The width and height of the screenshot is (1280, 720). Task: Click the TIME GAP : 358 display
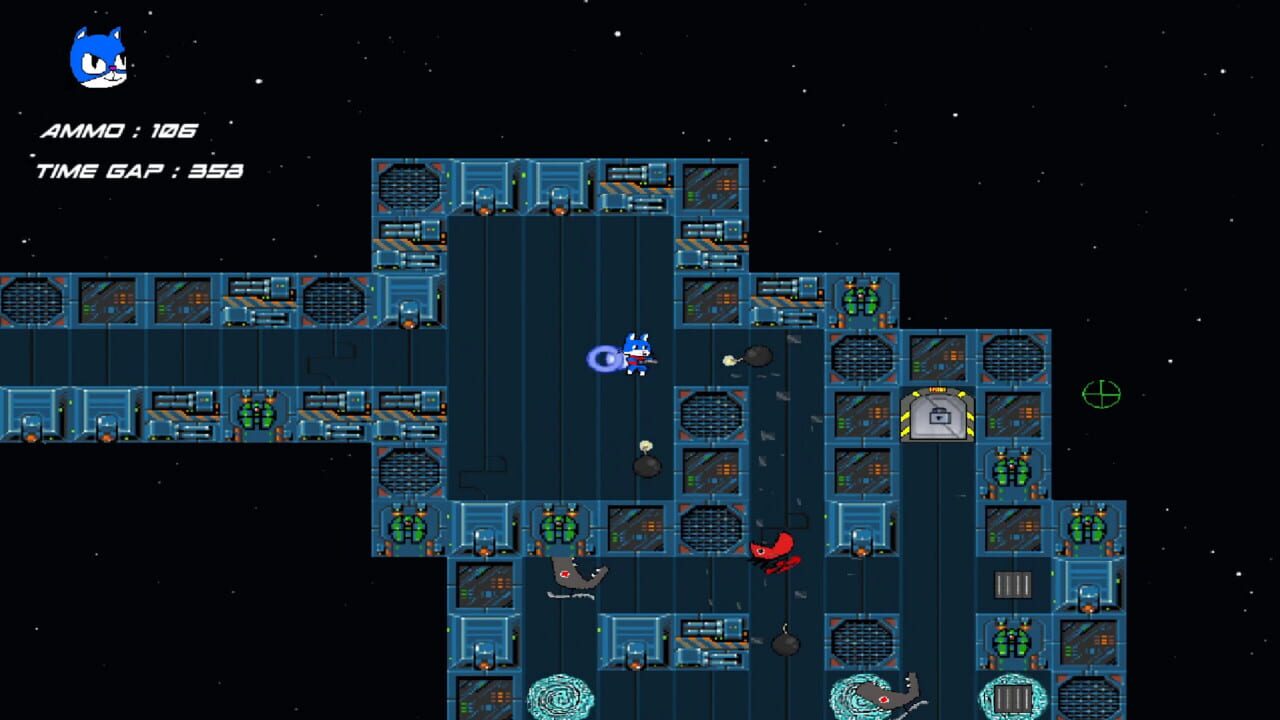[x=138, y=170]
